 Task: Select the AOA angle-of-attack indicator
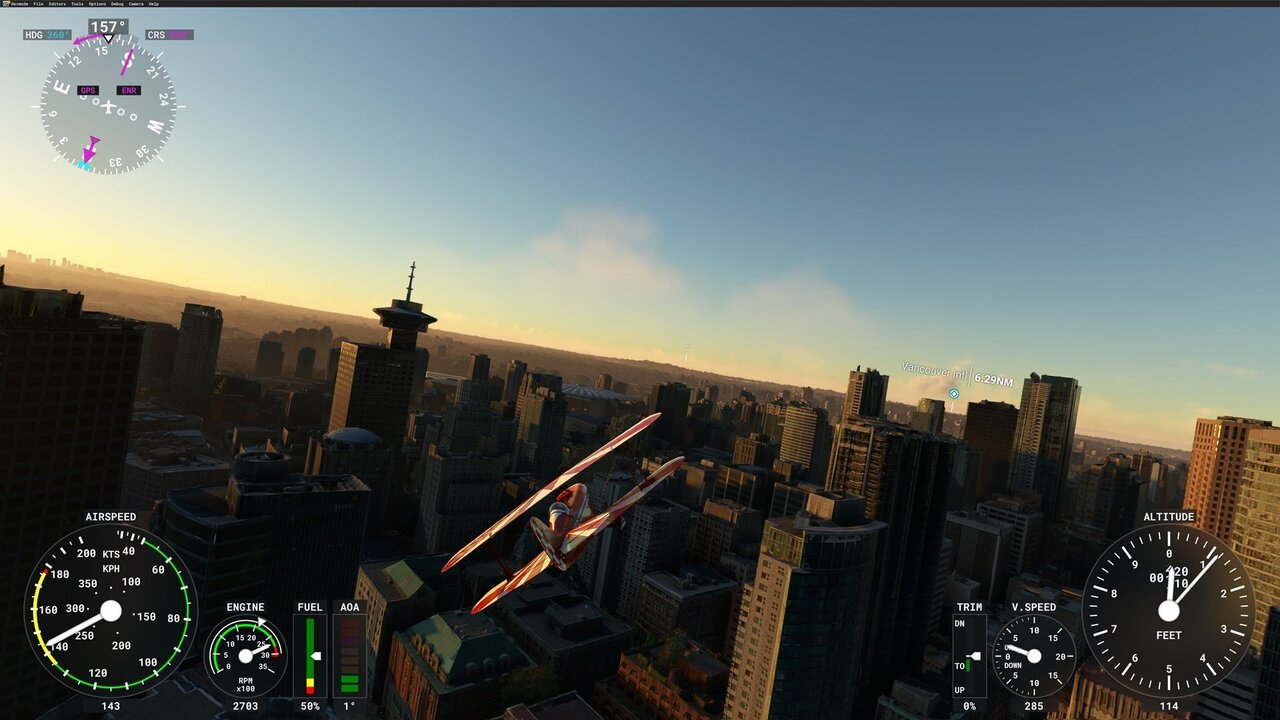349,655
